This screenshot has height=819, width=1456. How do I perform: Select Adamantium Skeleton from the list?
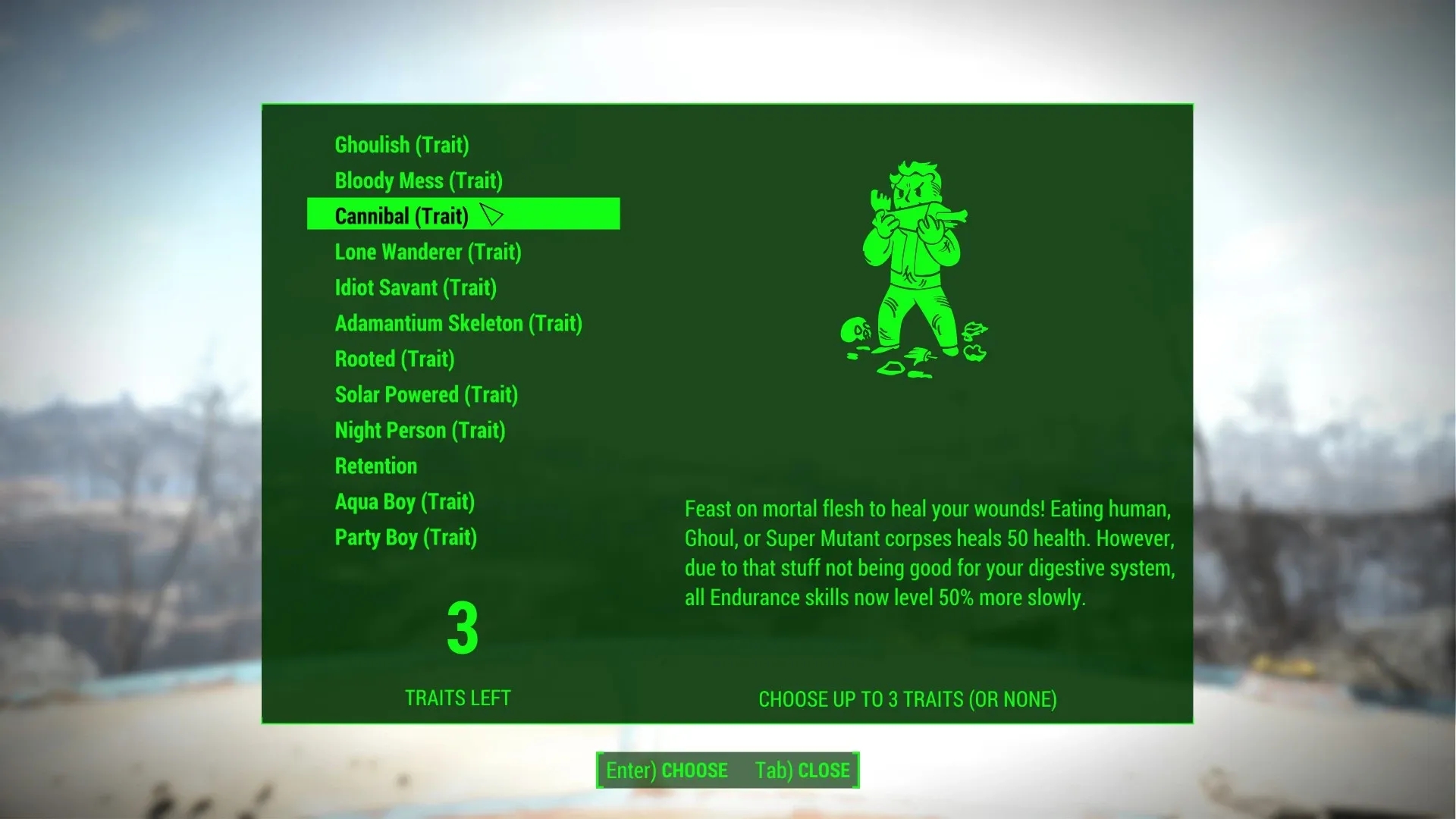[x=458, y=323]
